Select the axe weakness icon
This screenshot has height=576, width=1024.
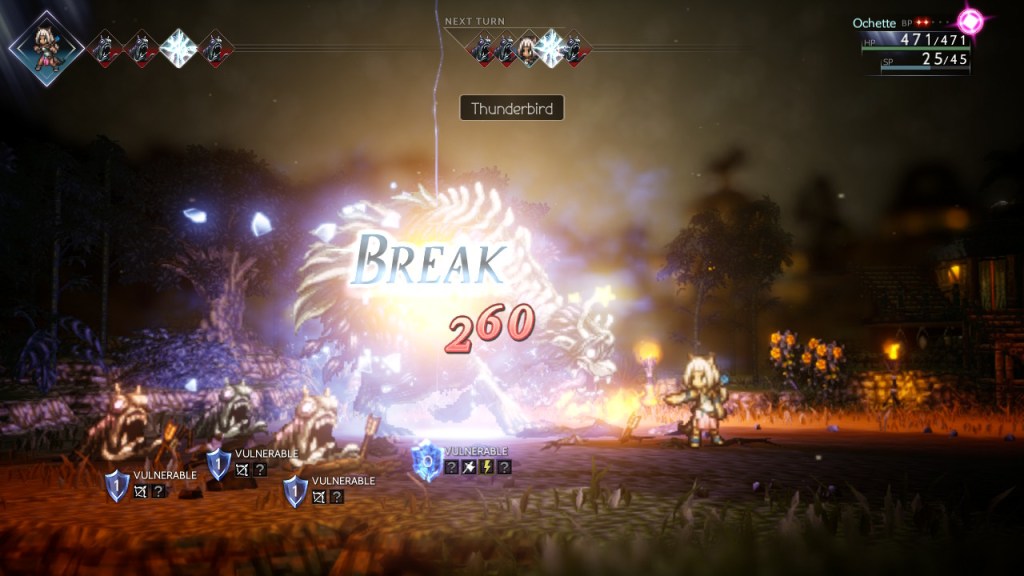(x=469, y=467)
